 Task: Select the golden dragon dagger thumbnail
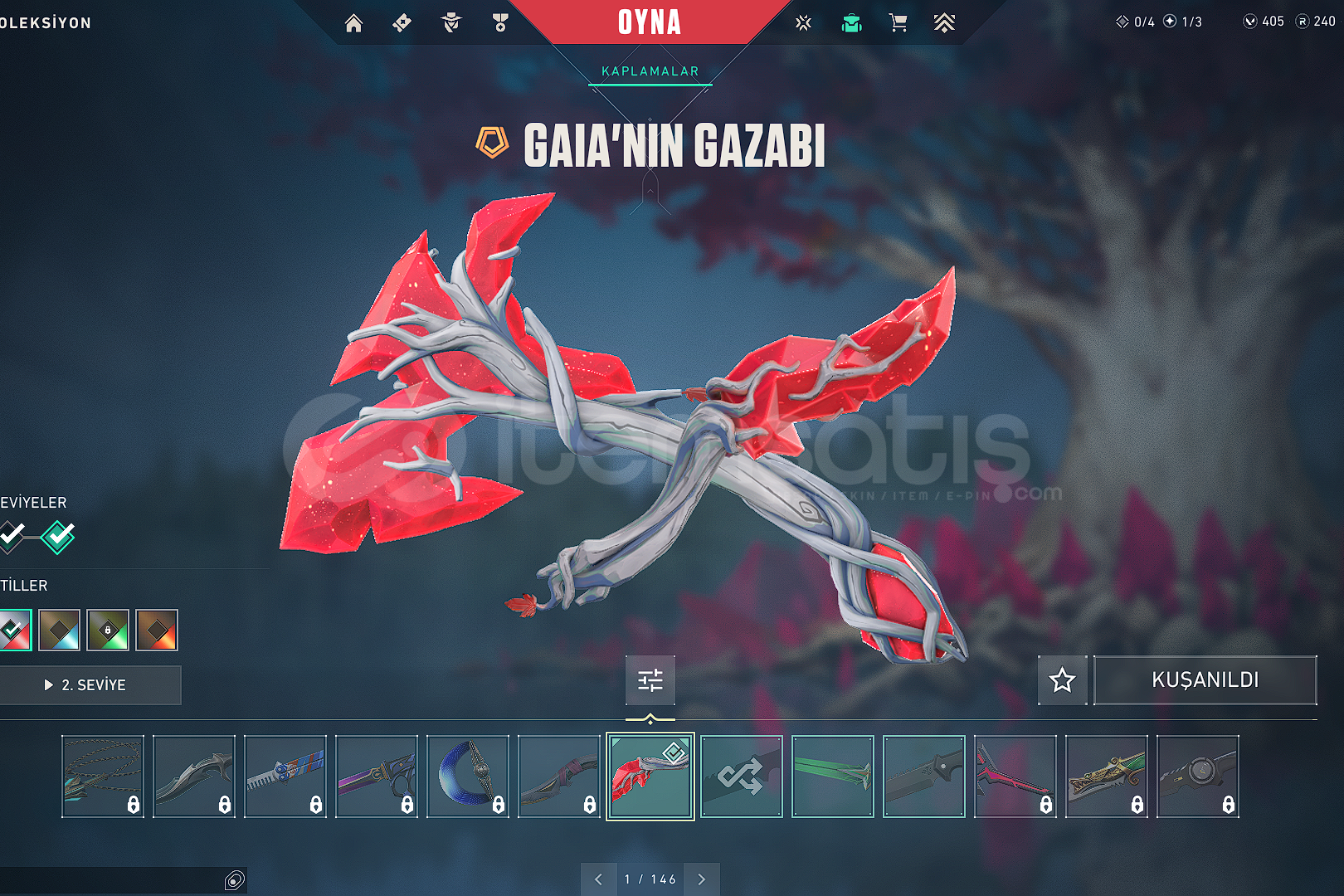(x=1106, y=777)
